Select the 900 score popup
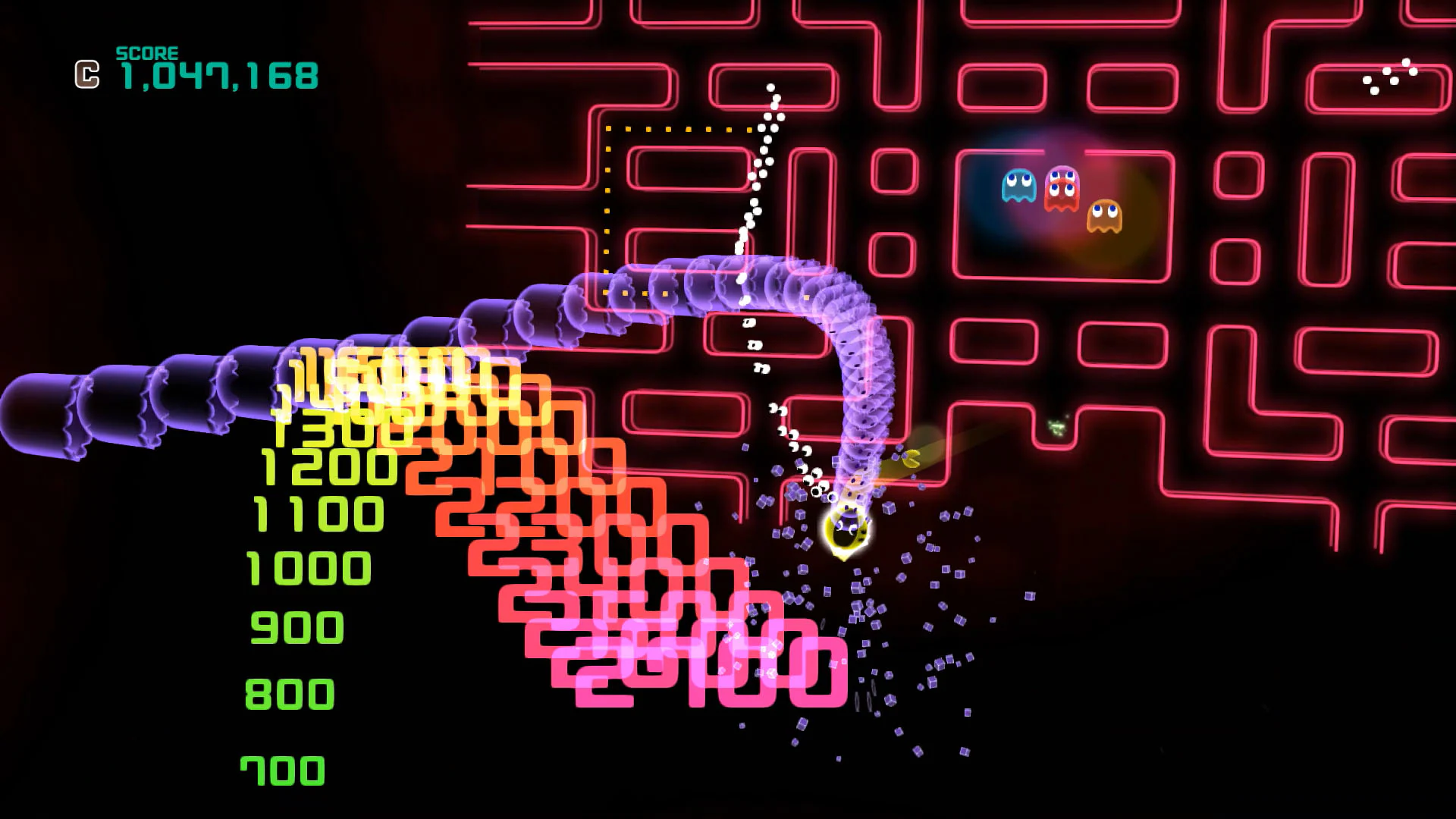Viewport: 1456px width, 819px height. tap(299, 626)
